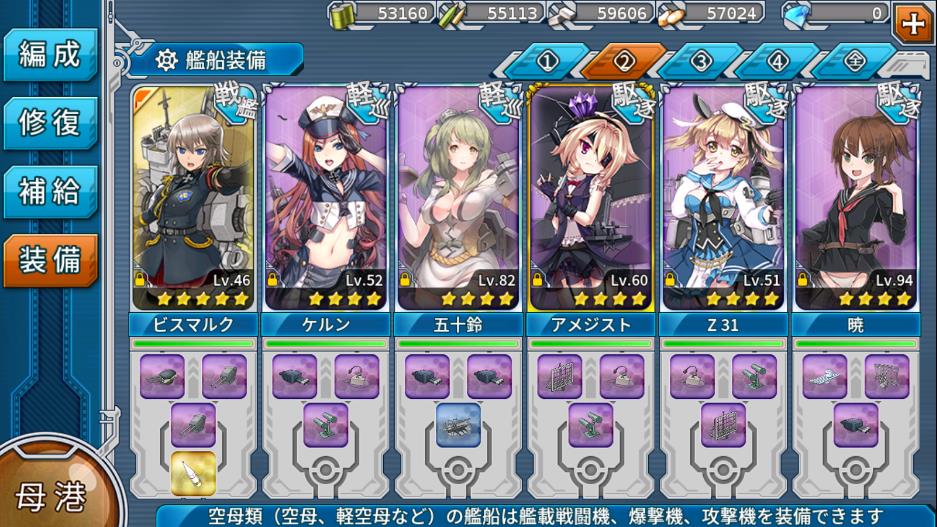Image resolution: width=937 pixels, height=527 pixels.
Task: Click the orange plus button to add diamonds
Action: tap(911, 20)
